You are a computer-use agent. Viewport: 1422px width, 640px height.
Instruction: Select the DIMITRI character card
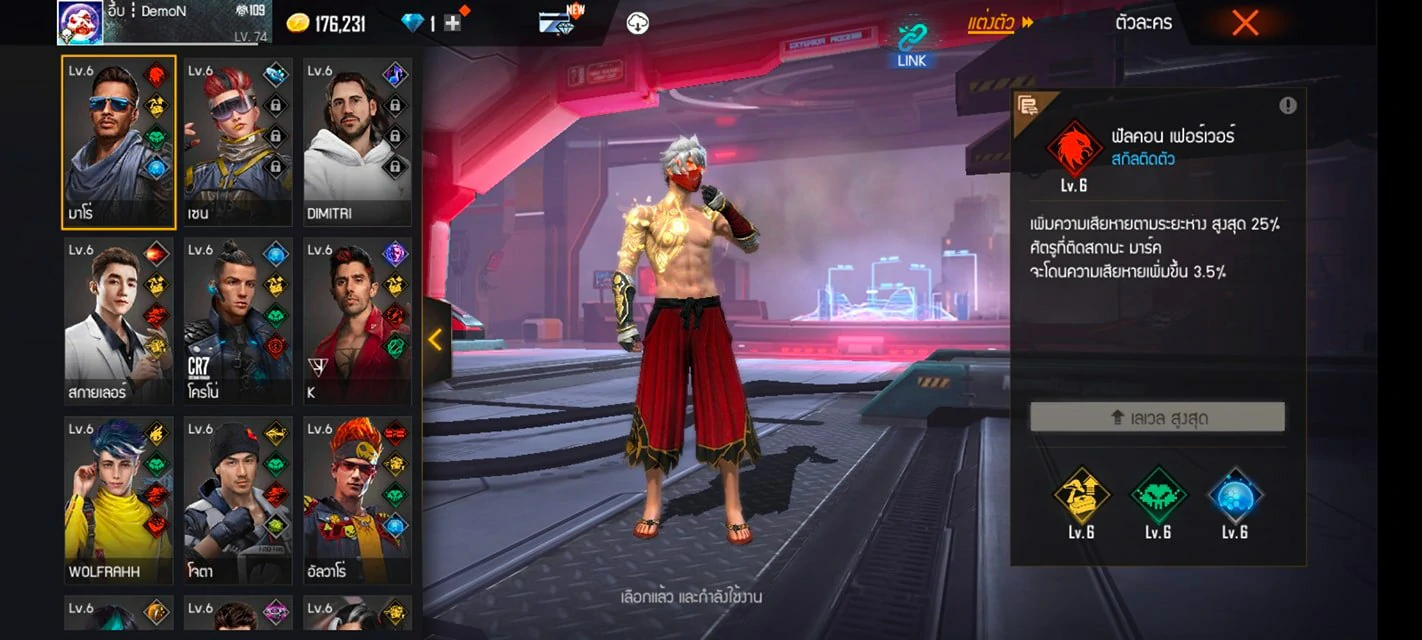[x=357, y=142]
